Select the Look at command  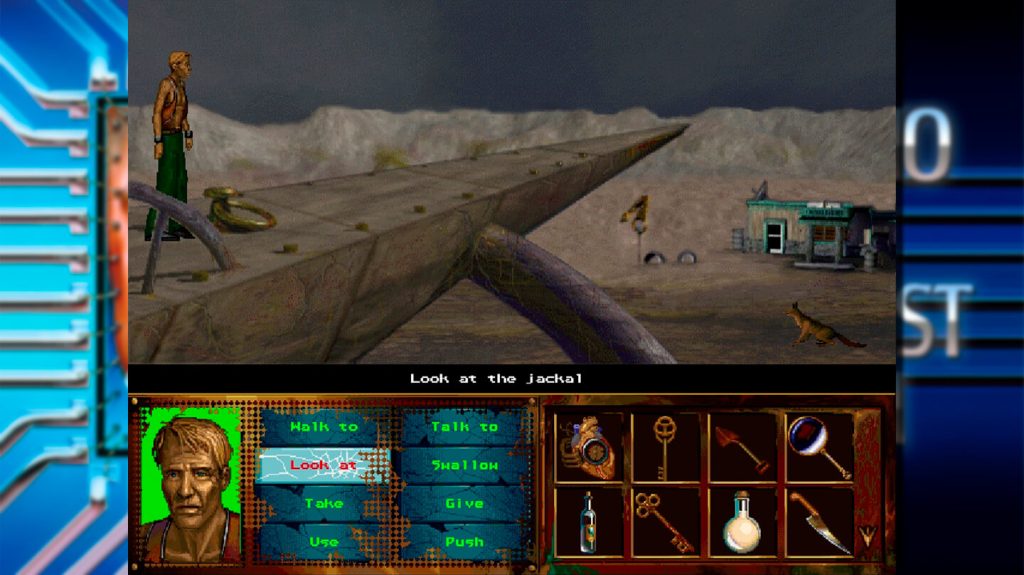click(x=323, y=465)
